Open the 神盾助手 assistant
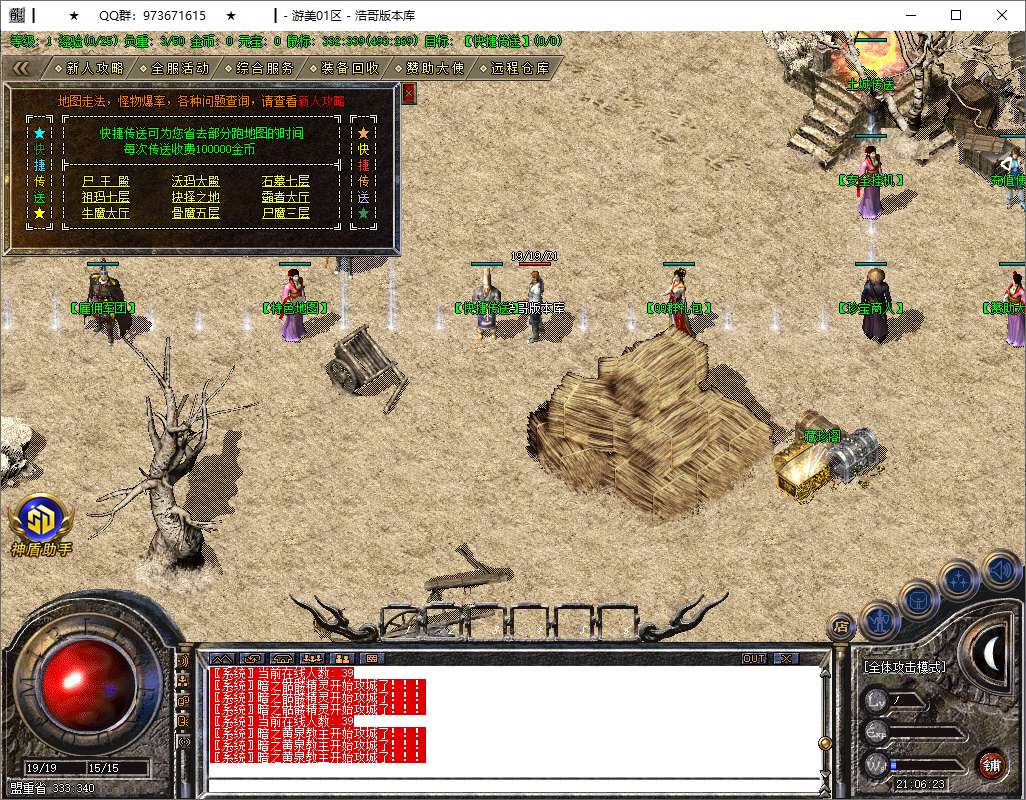Viewport: 1026px width, 800px height. (41, 521)
